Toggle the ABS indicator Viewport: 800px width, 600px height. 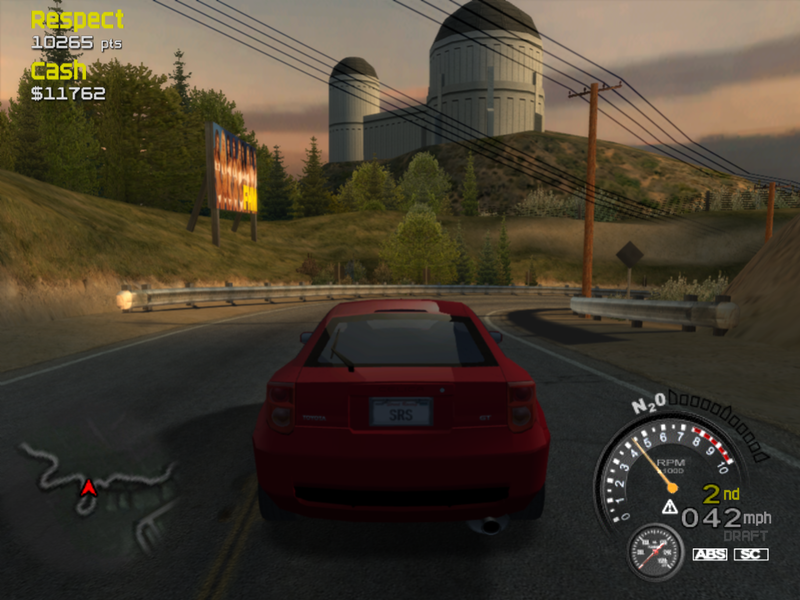click(710, 554)
